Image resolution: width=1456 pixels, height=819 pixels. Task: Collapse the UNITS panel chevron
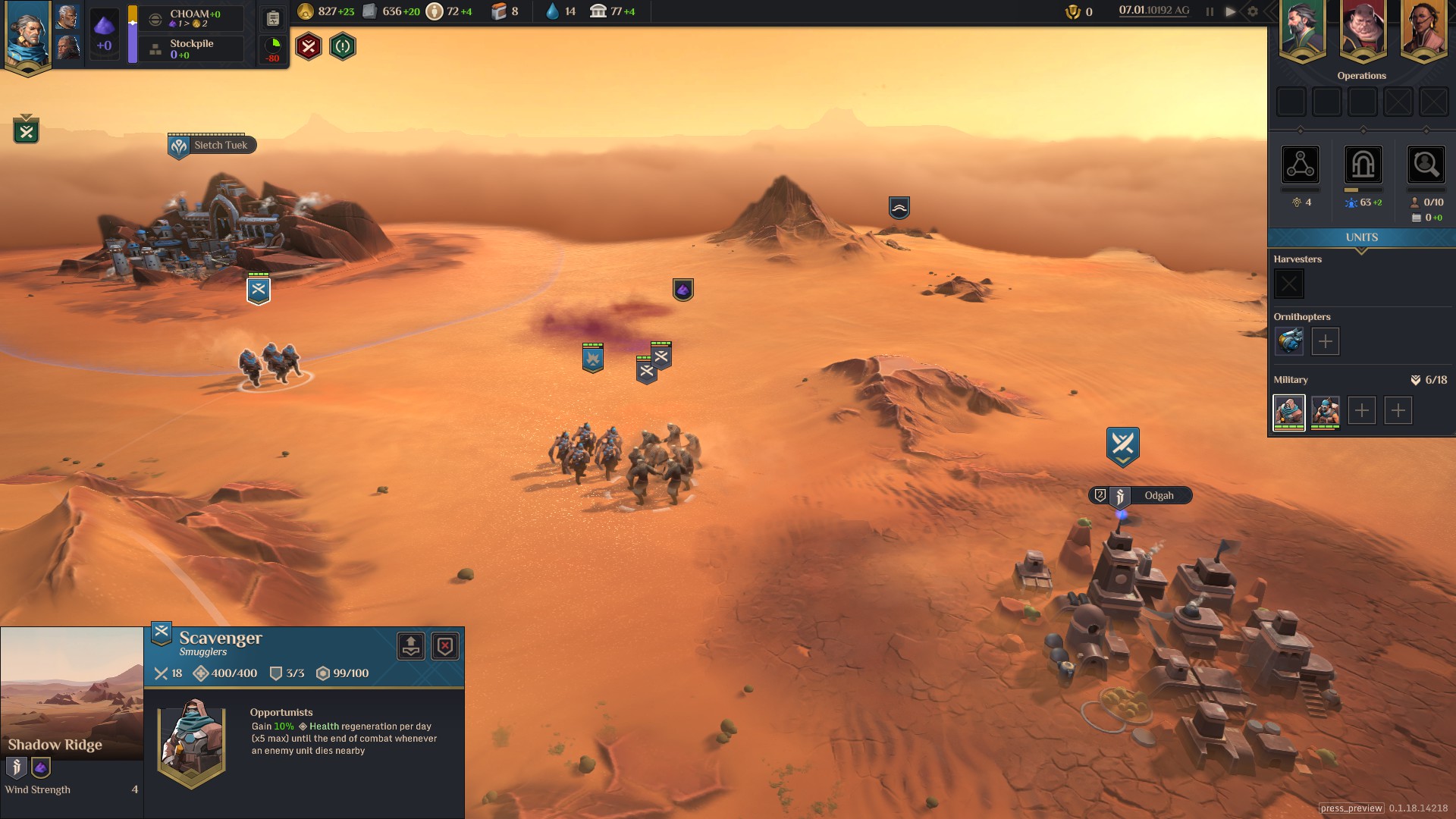tap(1361, 249)
